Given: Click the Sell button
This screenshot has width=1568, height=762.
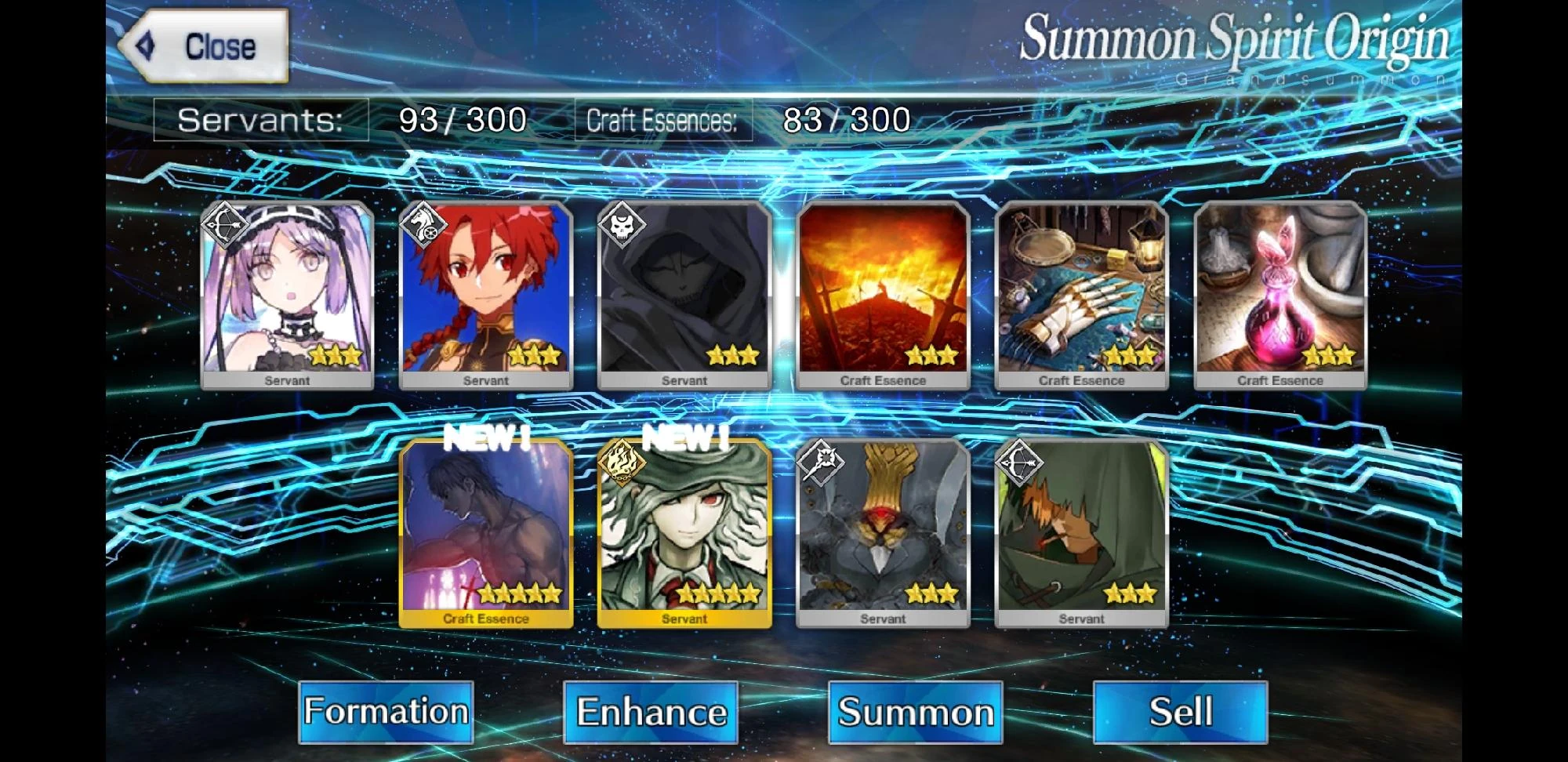Looking at the screenshot, I should [x=1178, y=712].
